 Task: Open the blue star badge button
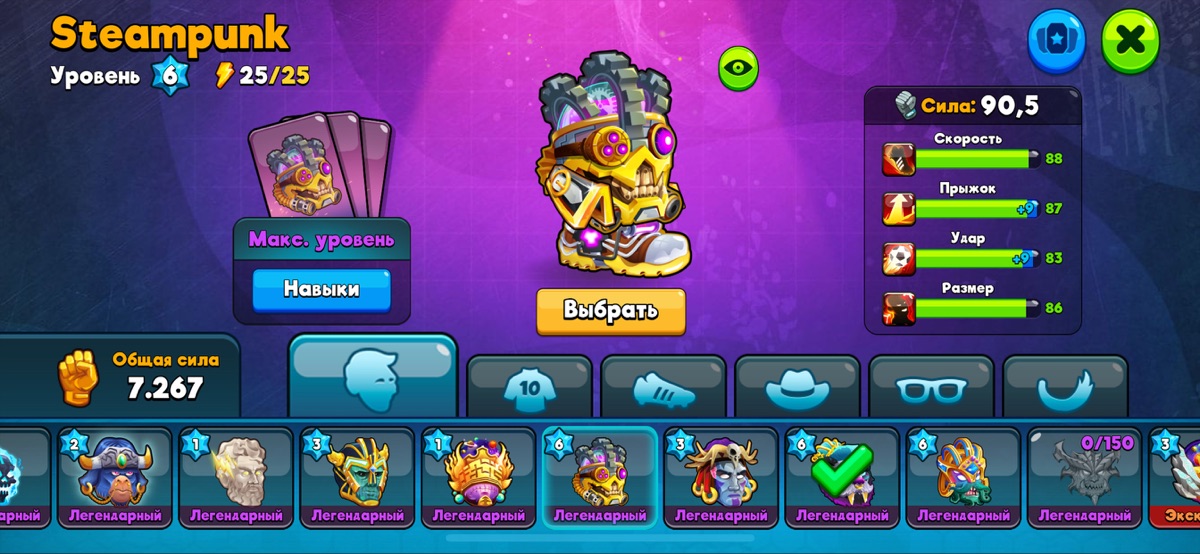[1056, 41]
